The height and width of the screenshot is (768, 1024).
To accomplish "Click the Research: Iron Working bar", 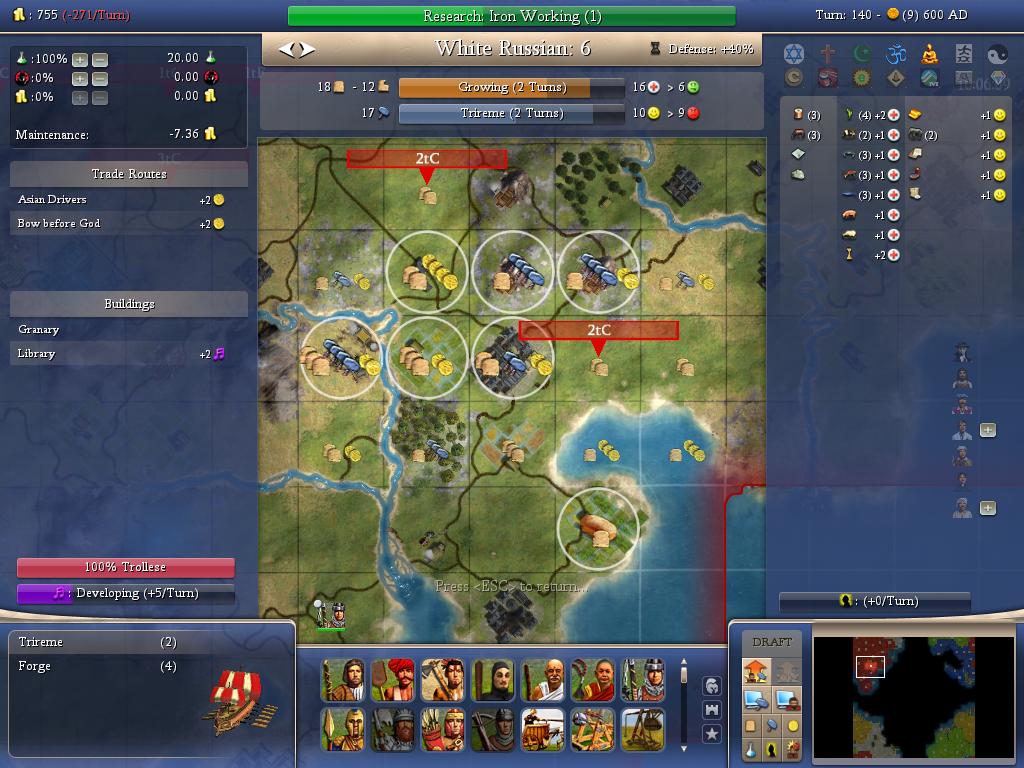I will coord(511,16).
